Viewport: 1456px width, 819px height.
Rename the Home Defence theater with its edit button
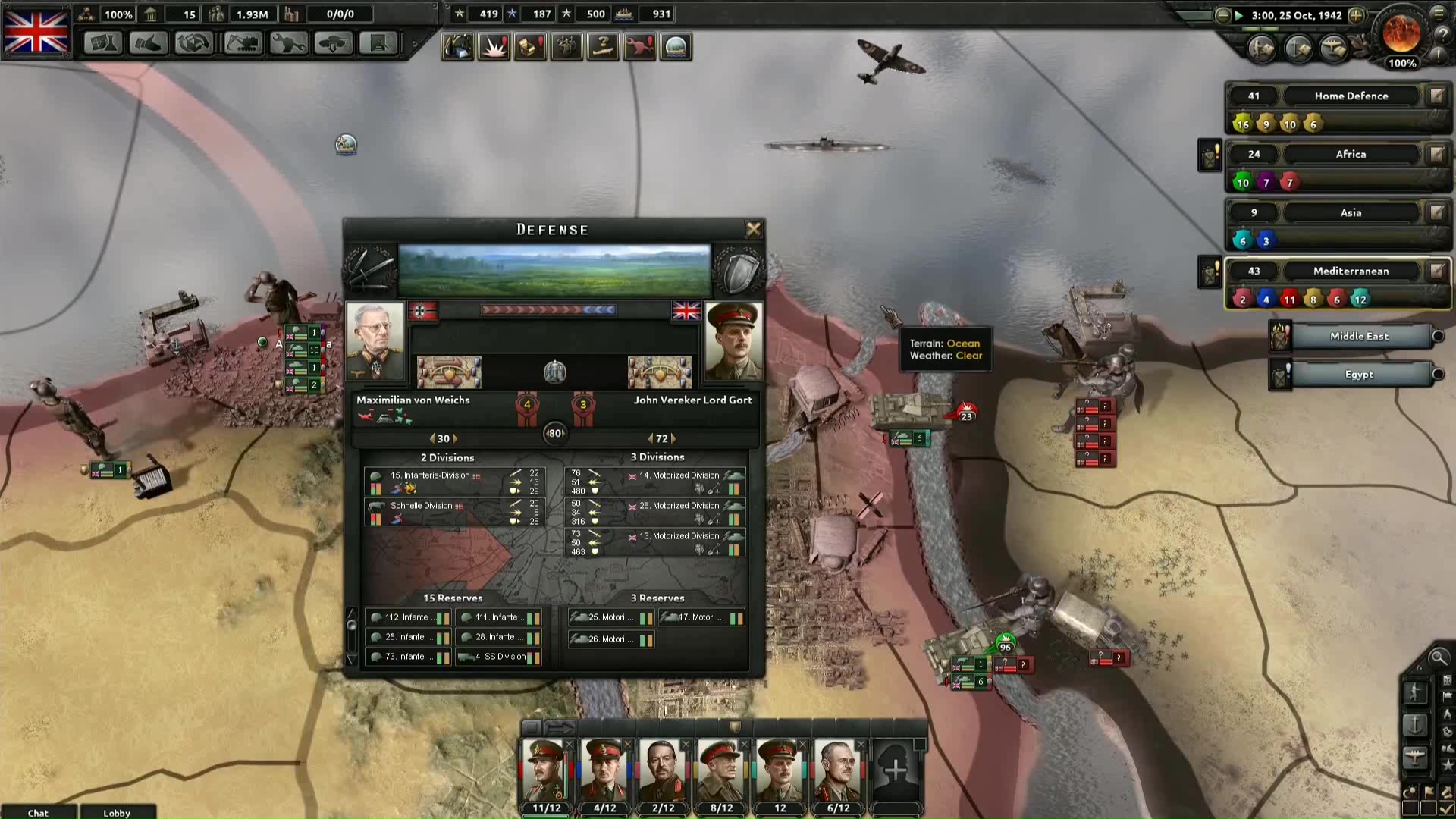(x=1436, y=96)
